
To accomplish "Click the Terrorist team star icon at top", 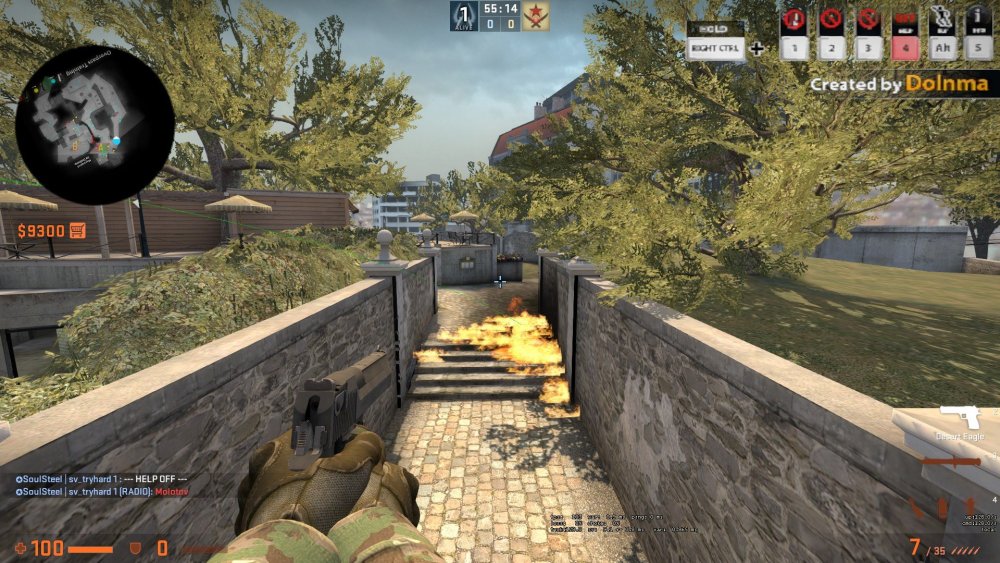I will [535, 15].
